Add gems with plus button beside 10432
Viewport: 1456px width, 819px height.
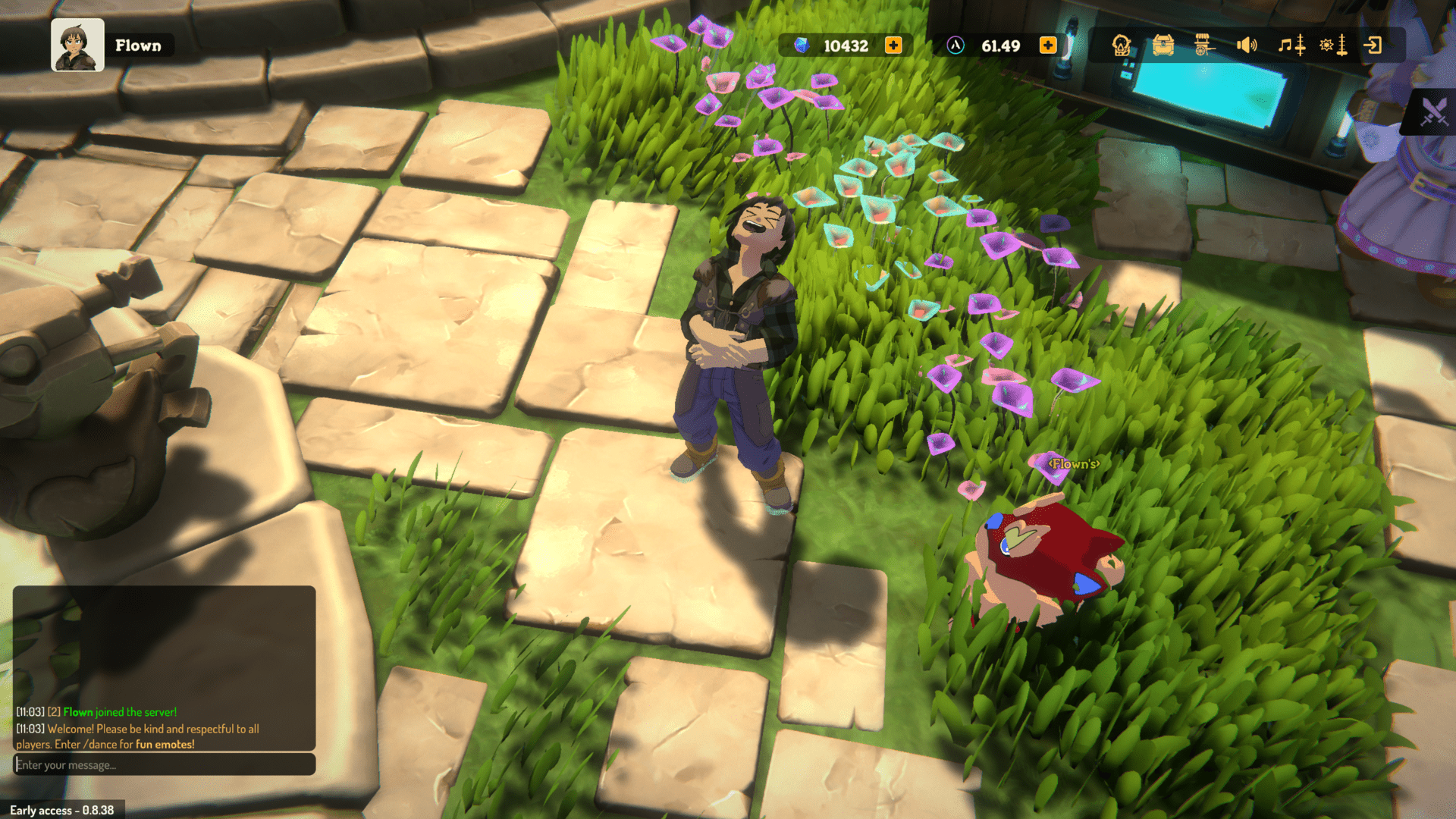point(893,45)
